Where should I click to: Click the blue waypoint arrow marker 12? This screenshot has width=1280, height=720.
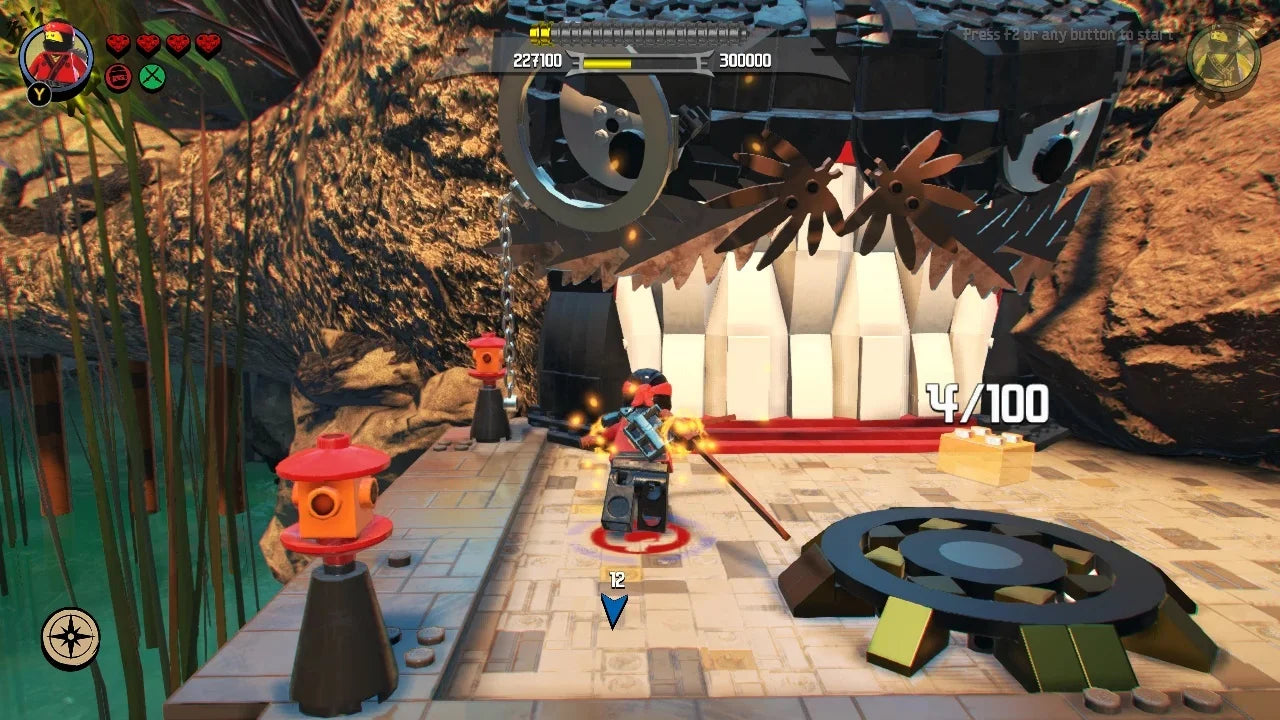point(616,602)
